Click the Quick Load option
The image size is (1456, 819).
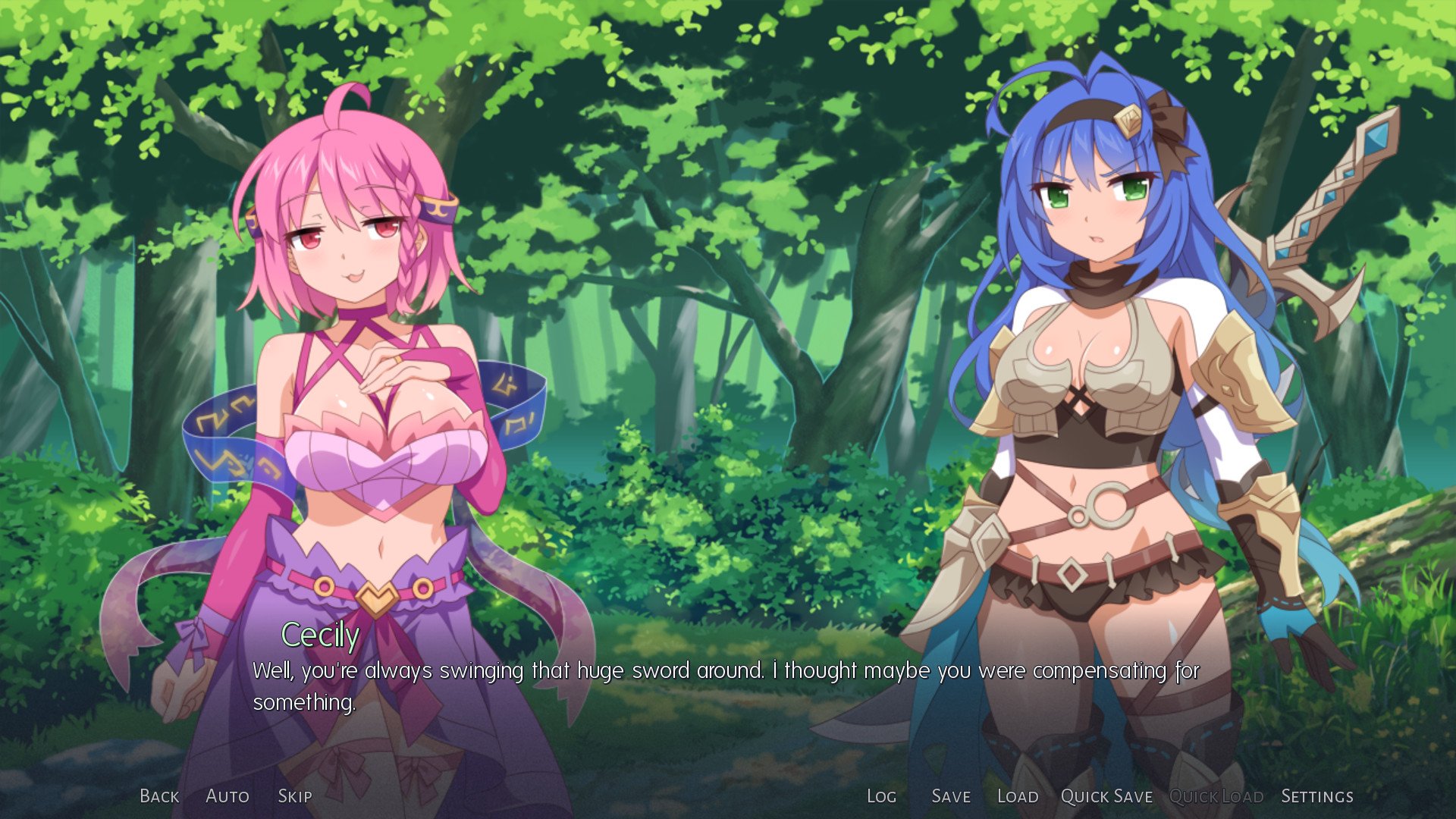tap(1216, 796)
